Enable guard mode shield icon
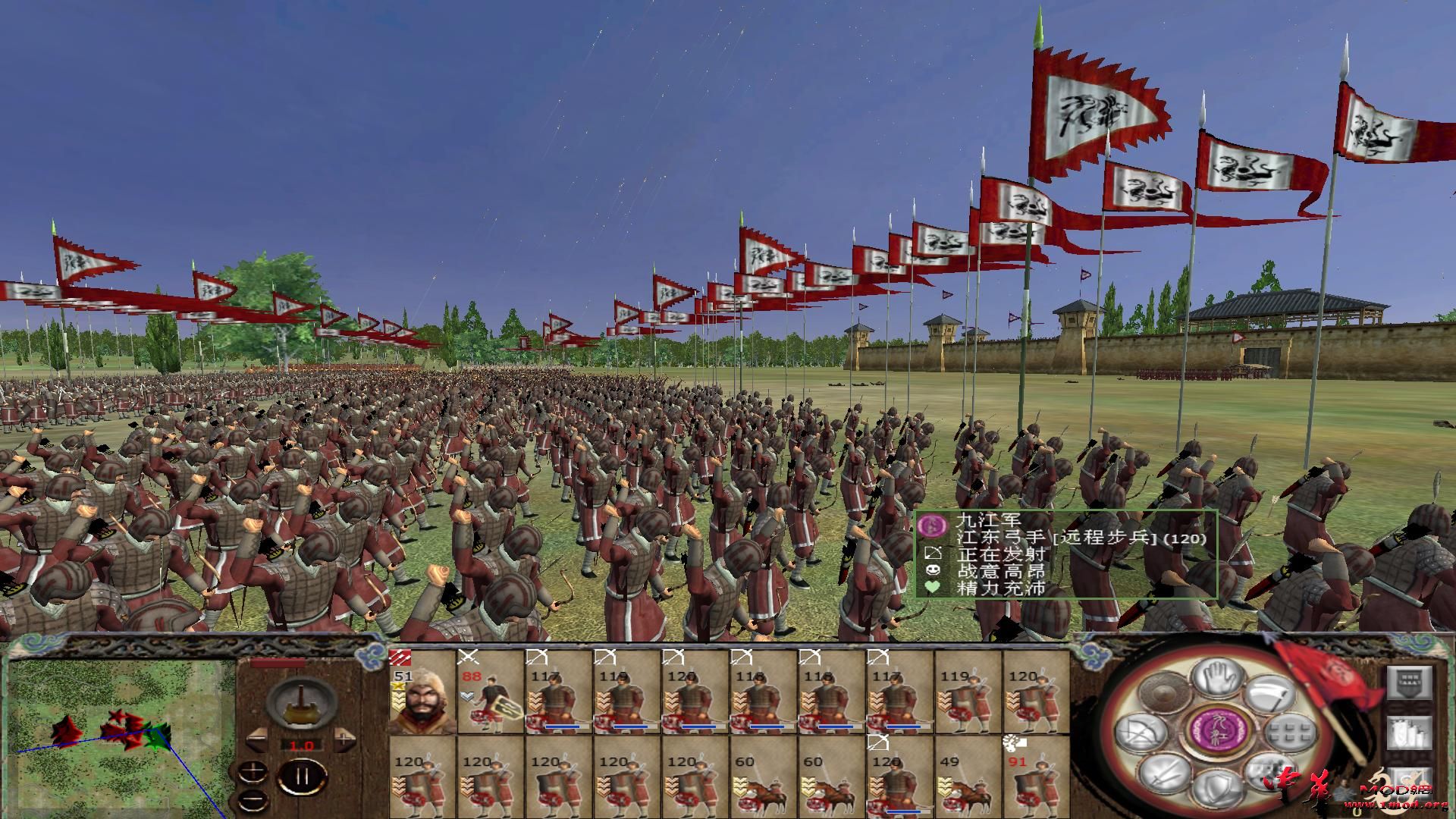This screenshot has height=819, width=1456. [1219, 788]
